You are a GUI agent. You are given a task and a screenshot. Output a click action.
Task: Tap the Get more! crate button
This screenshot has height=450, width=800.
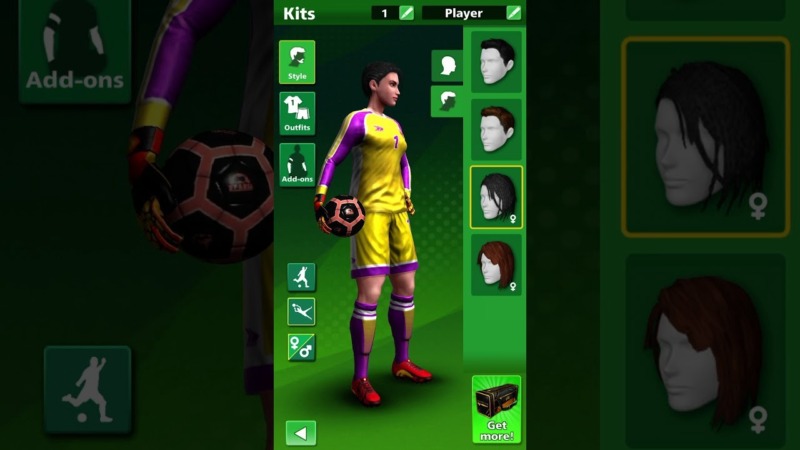point(497,409)
